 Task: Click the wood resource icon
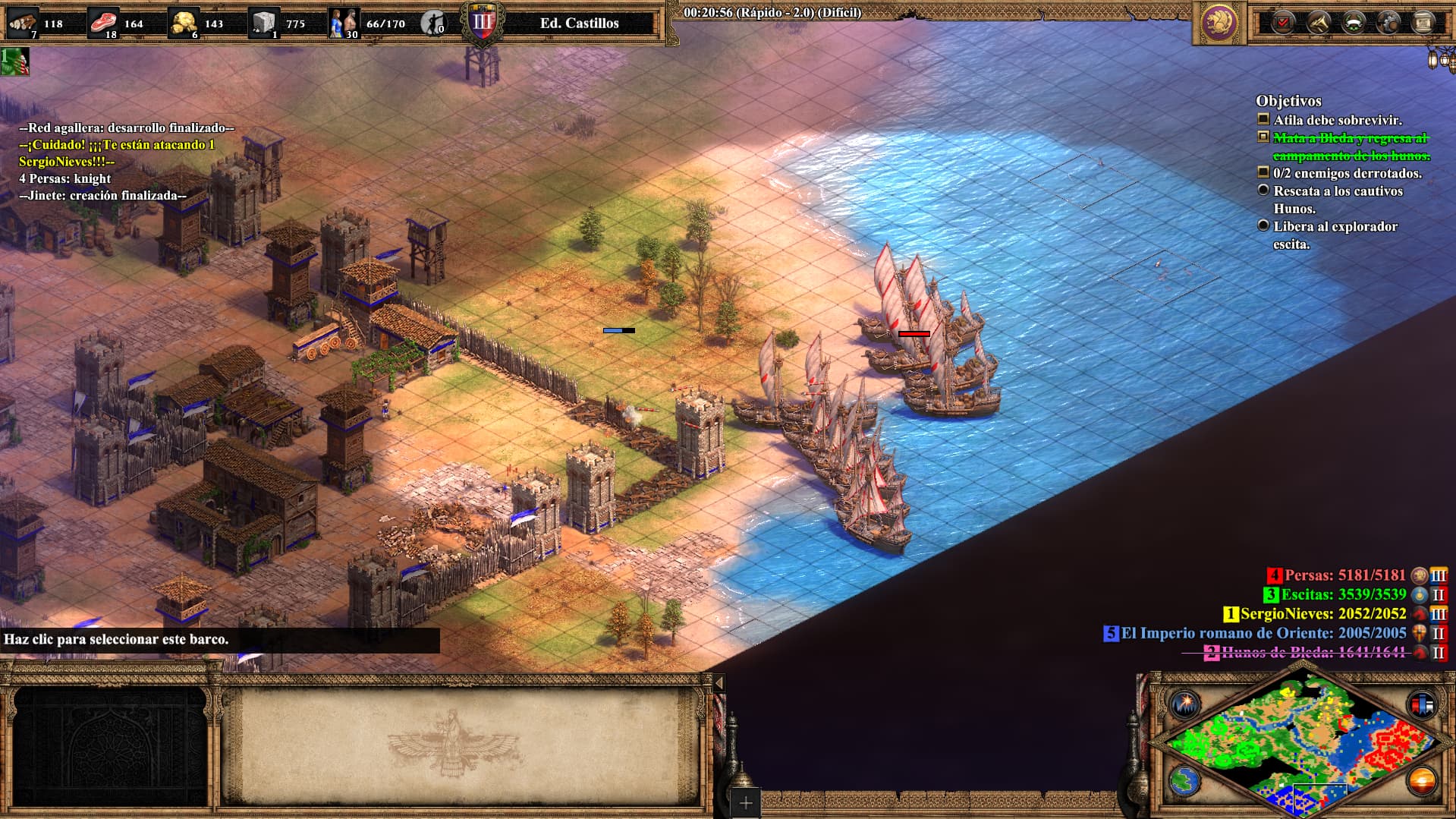click(23, 23)
